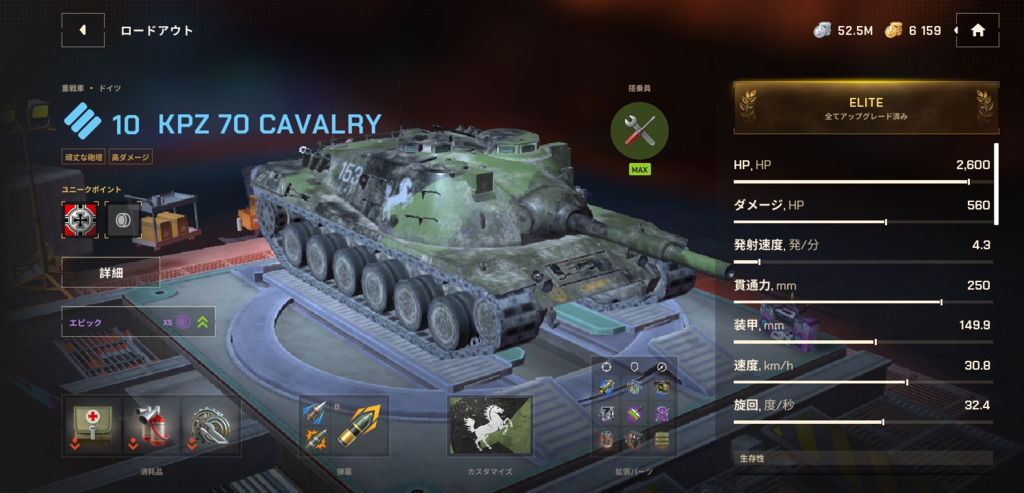The height and width of the screenshot is (493, 1024).
Task: Click the エピック rarity upgrade bar
Action: click(x=138, y=323)
